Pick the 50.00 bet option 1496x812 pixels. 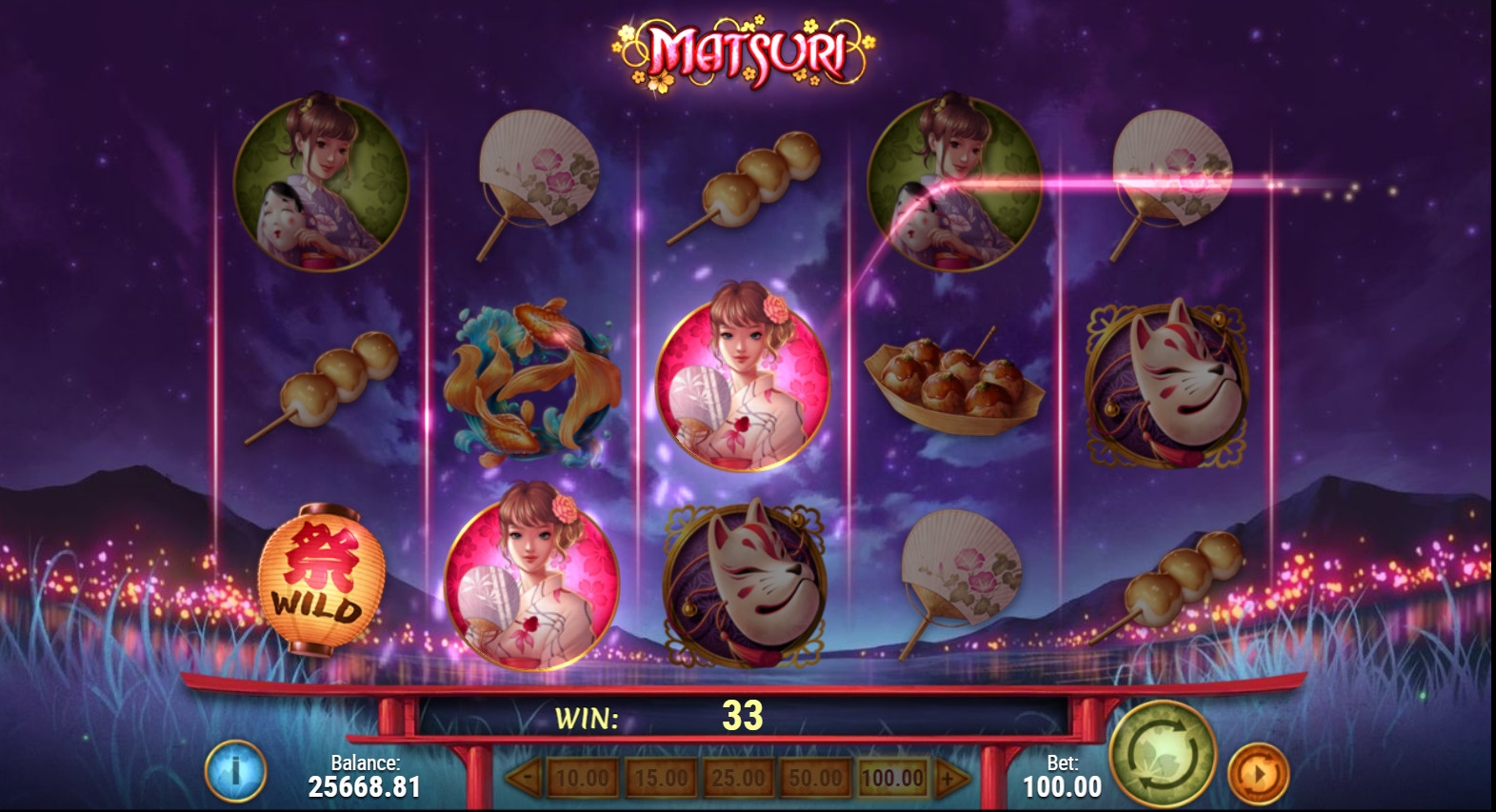tap(815, 779)
